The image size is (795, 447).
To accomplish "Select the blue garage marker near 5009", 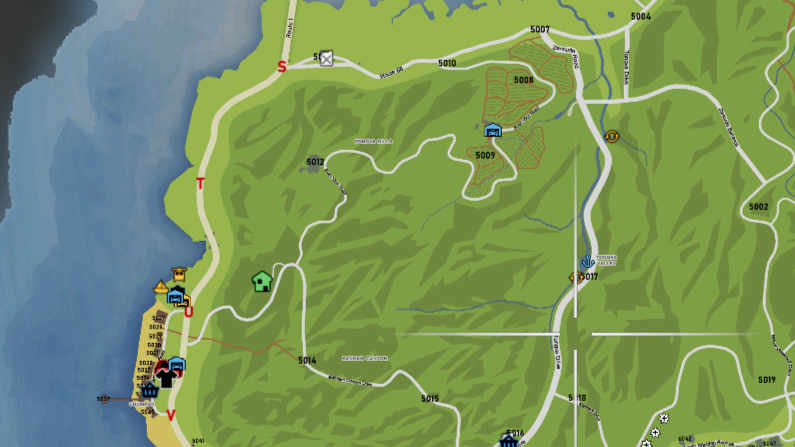I will [492, 130].
